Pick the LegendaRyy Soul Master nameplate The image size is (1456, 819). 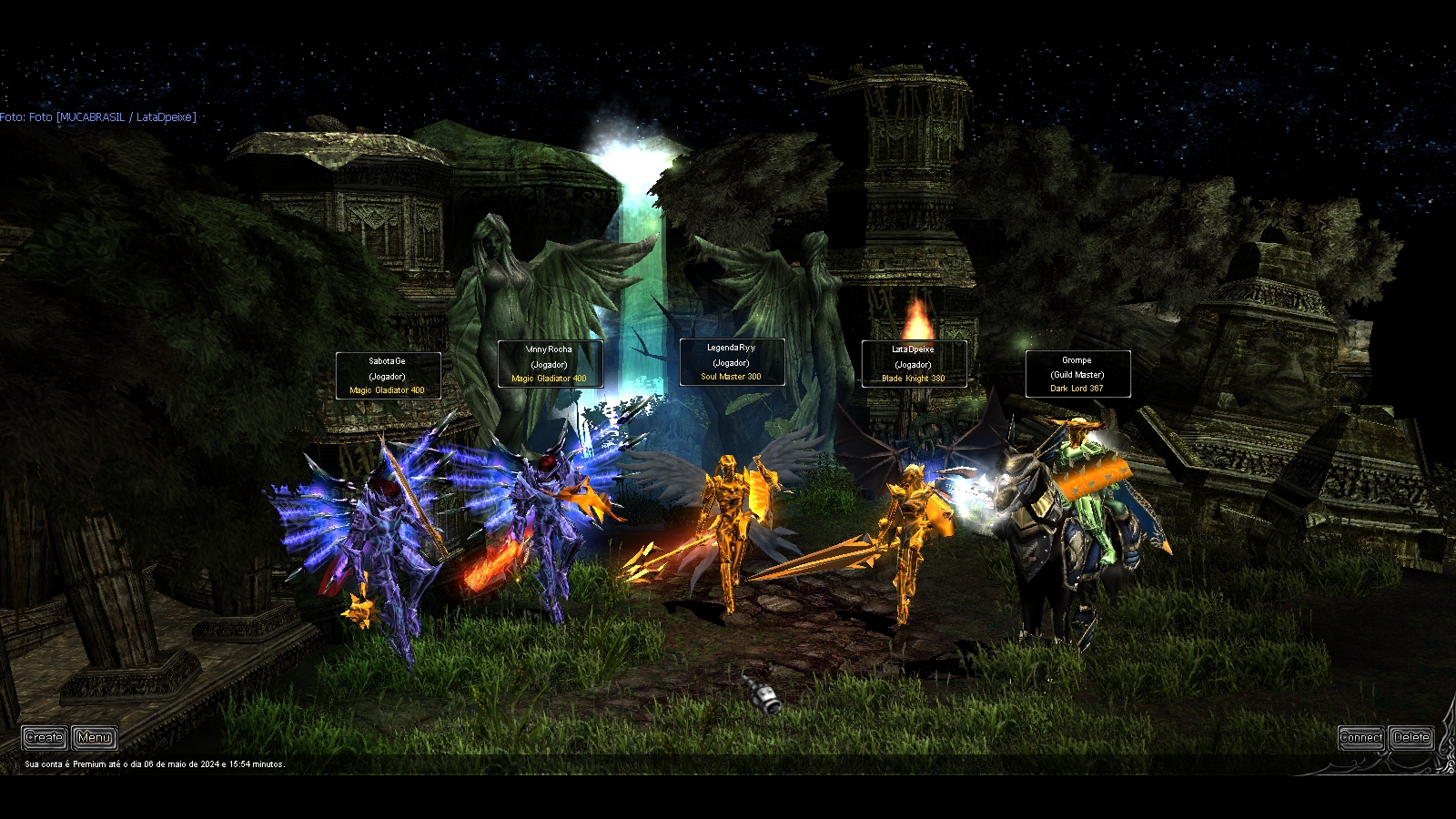(732, 362)
